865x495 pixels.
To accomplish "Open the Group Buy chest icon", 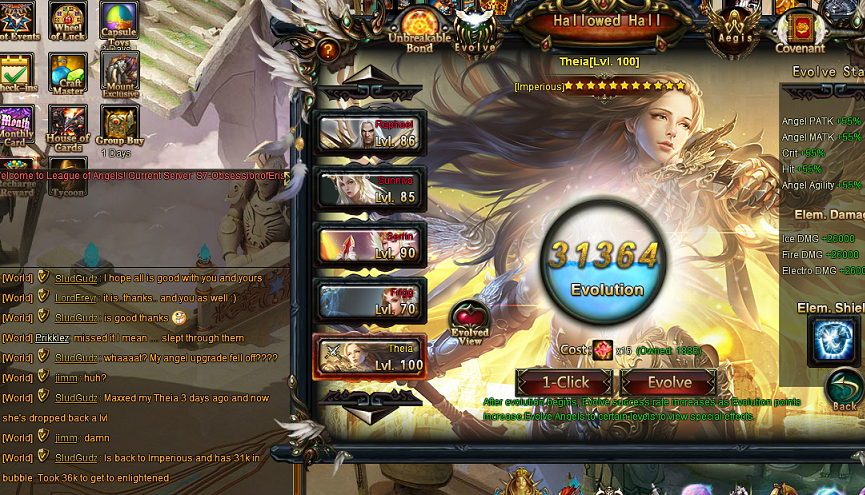I will (x=118, y=128).
